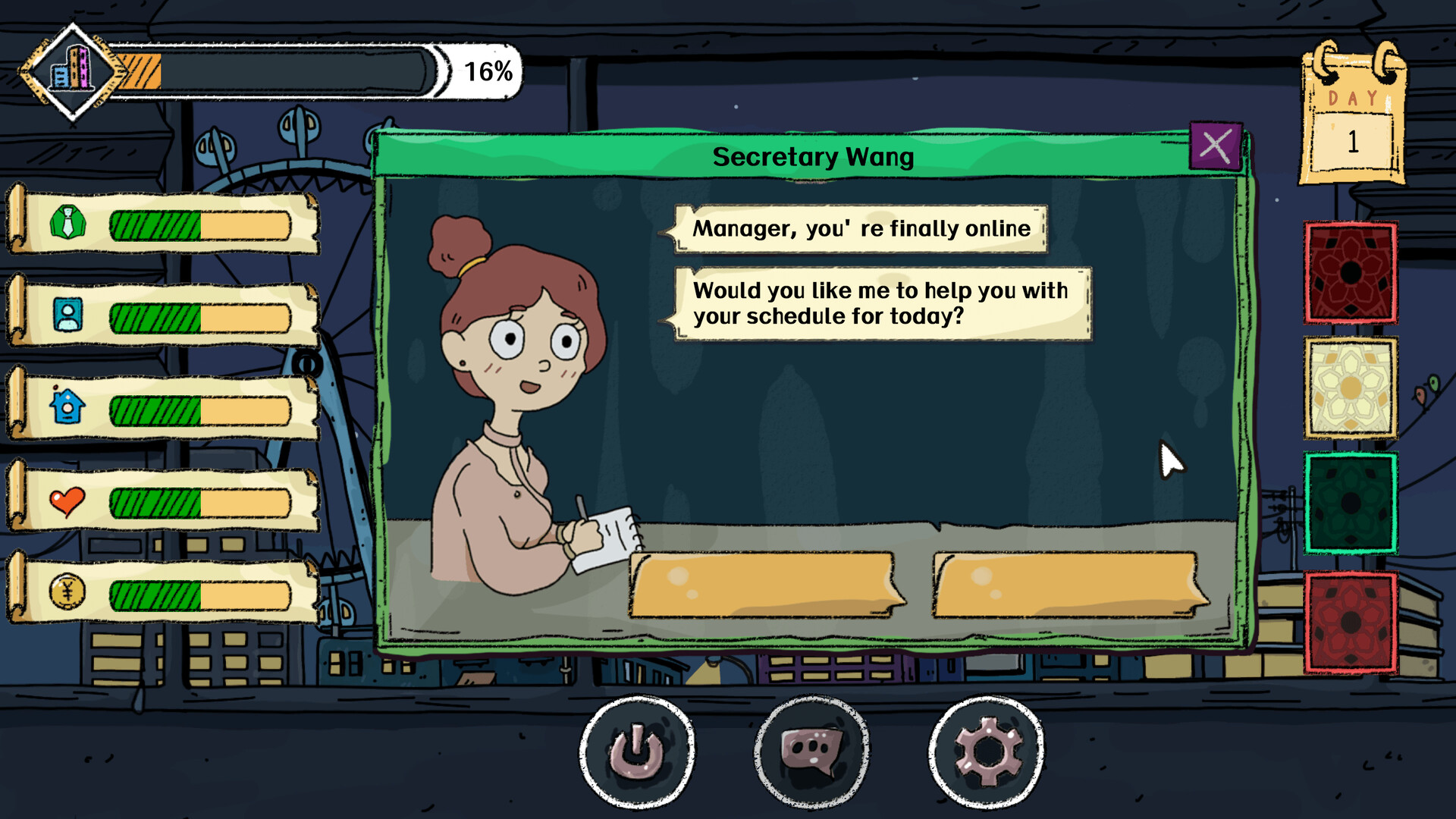Click the red heart health icon
The width and height of the screenshot is (1456, 819).
click(69, 500)
